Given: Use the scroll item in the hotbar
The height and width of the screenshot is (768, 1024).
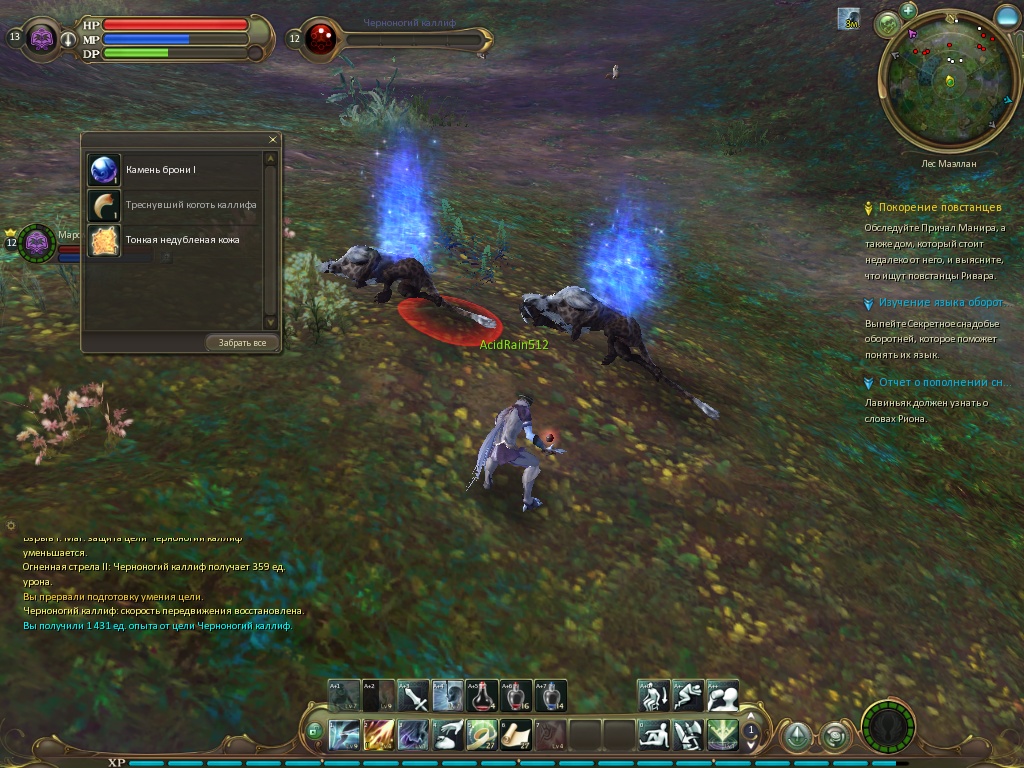Looking at the screenshot, I should coord(516,735).
